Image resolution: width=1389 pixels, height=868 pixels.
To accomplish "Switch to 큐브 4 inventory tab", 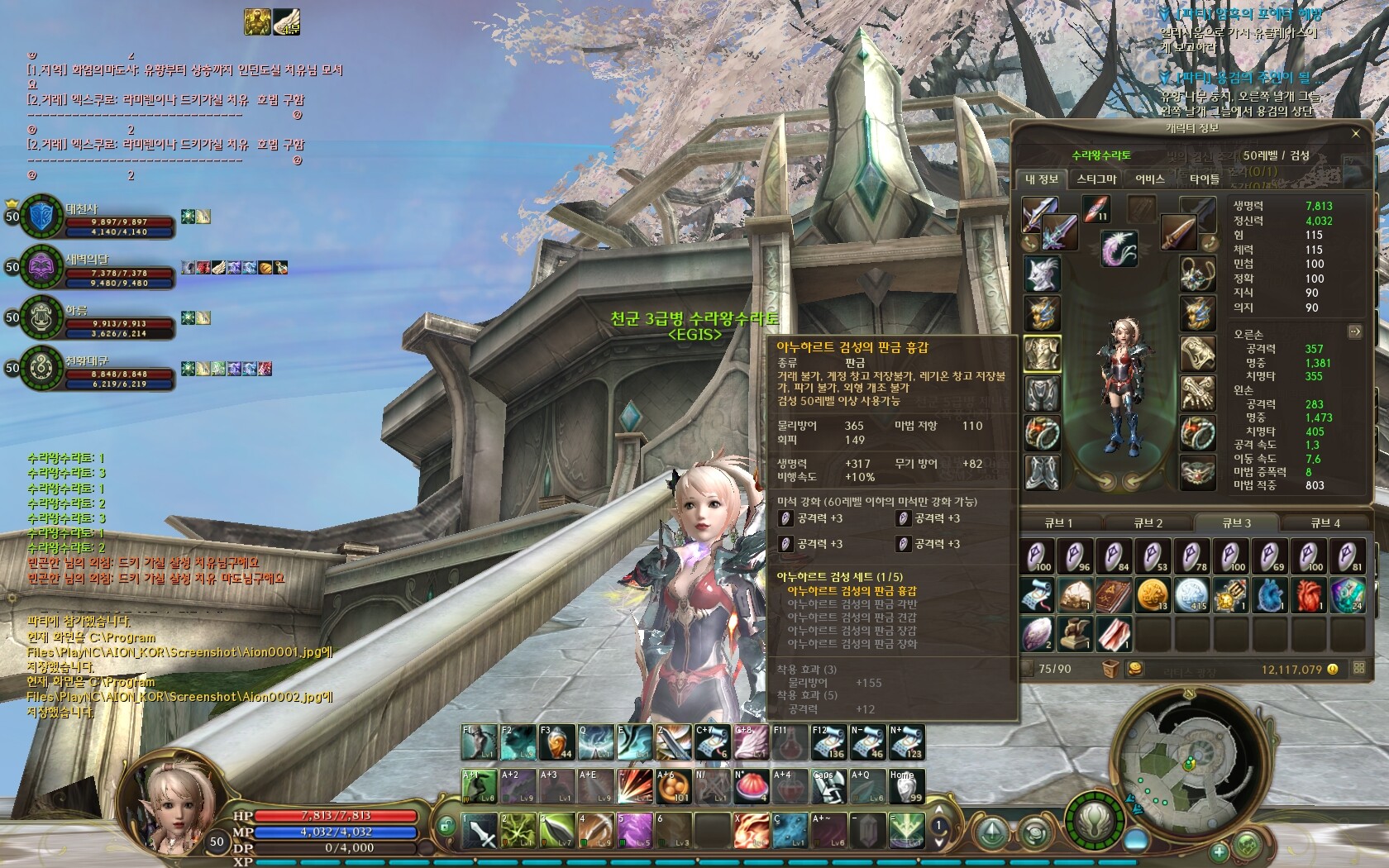I will (x=1325, y=522).
